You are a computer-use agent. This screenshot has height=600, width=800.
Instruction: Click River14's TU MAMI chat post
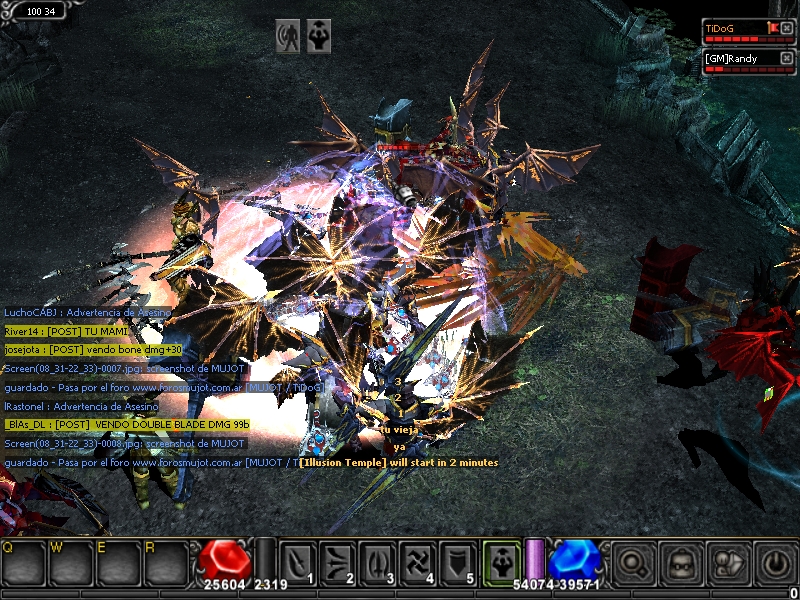tap(68, 331)
